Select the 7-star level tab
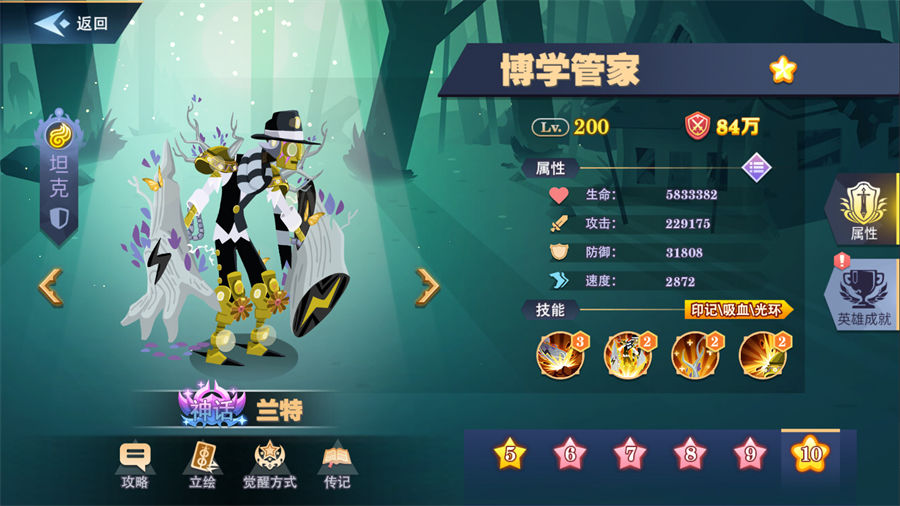The width and height of the screenshot is (900, 506). pos(630,455)
